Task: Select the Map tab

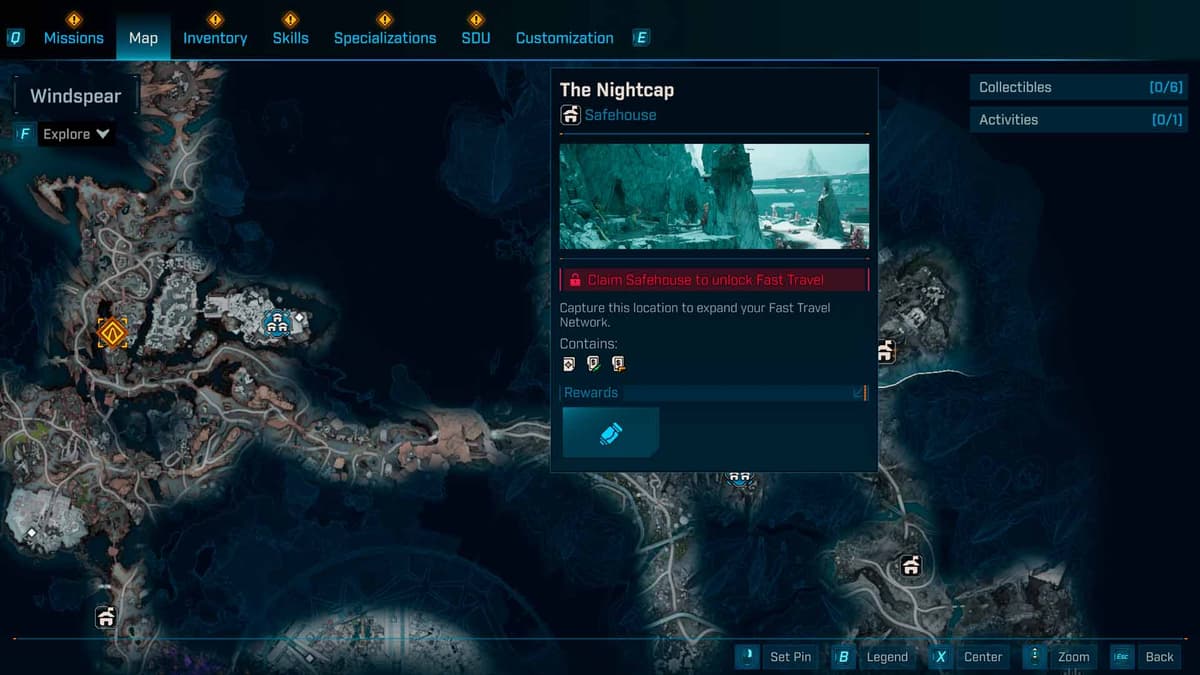Action: 143,38
